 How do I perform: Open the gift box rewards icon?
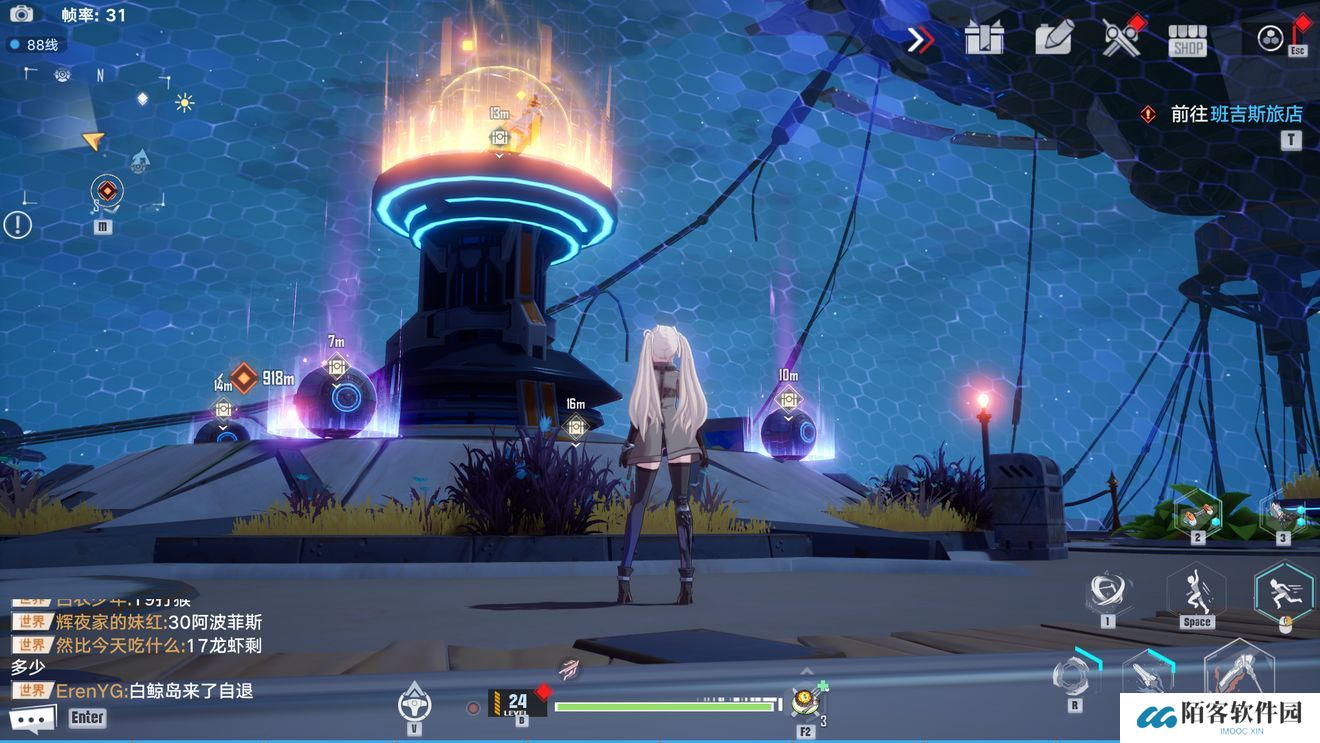984,38
